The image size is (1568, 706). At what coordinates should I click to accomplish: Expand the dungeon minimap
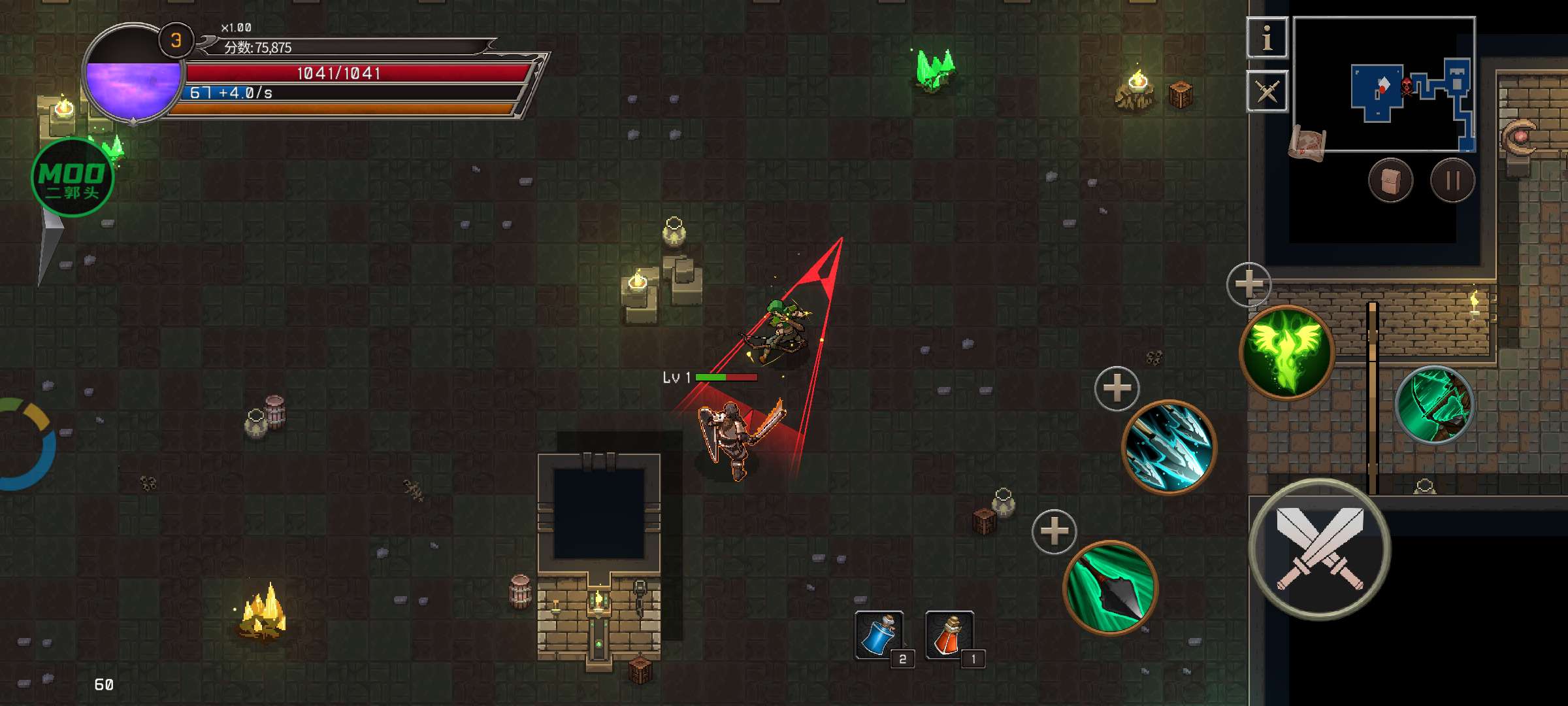click(x=1384, y=84)
